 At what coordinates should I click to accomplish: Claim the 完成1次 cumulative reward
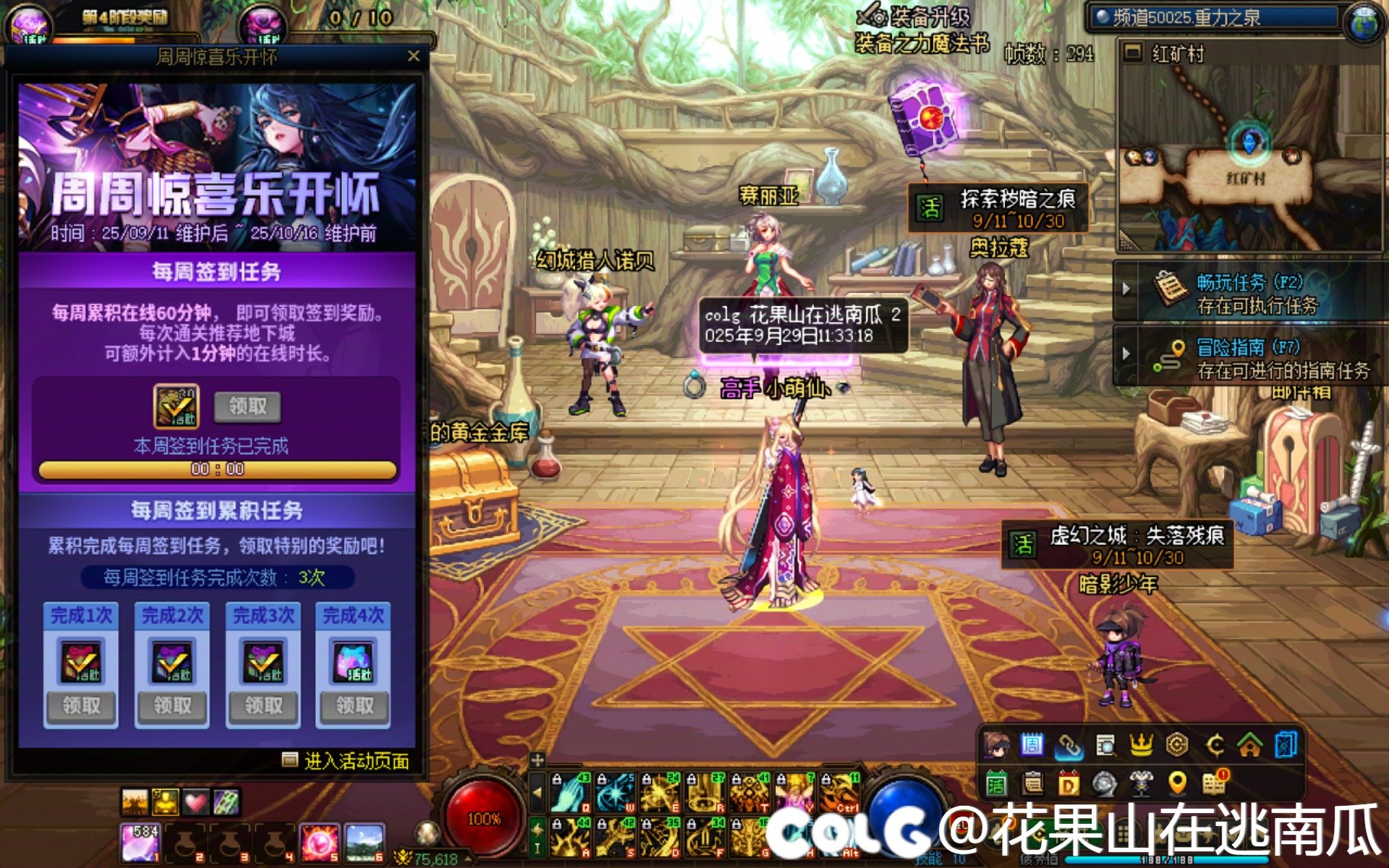[x=81, y=706]
